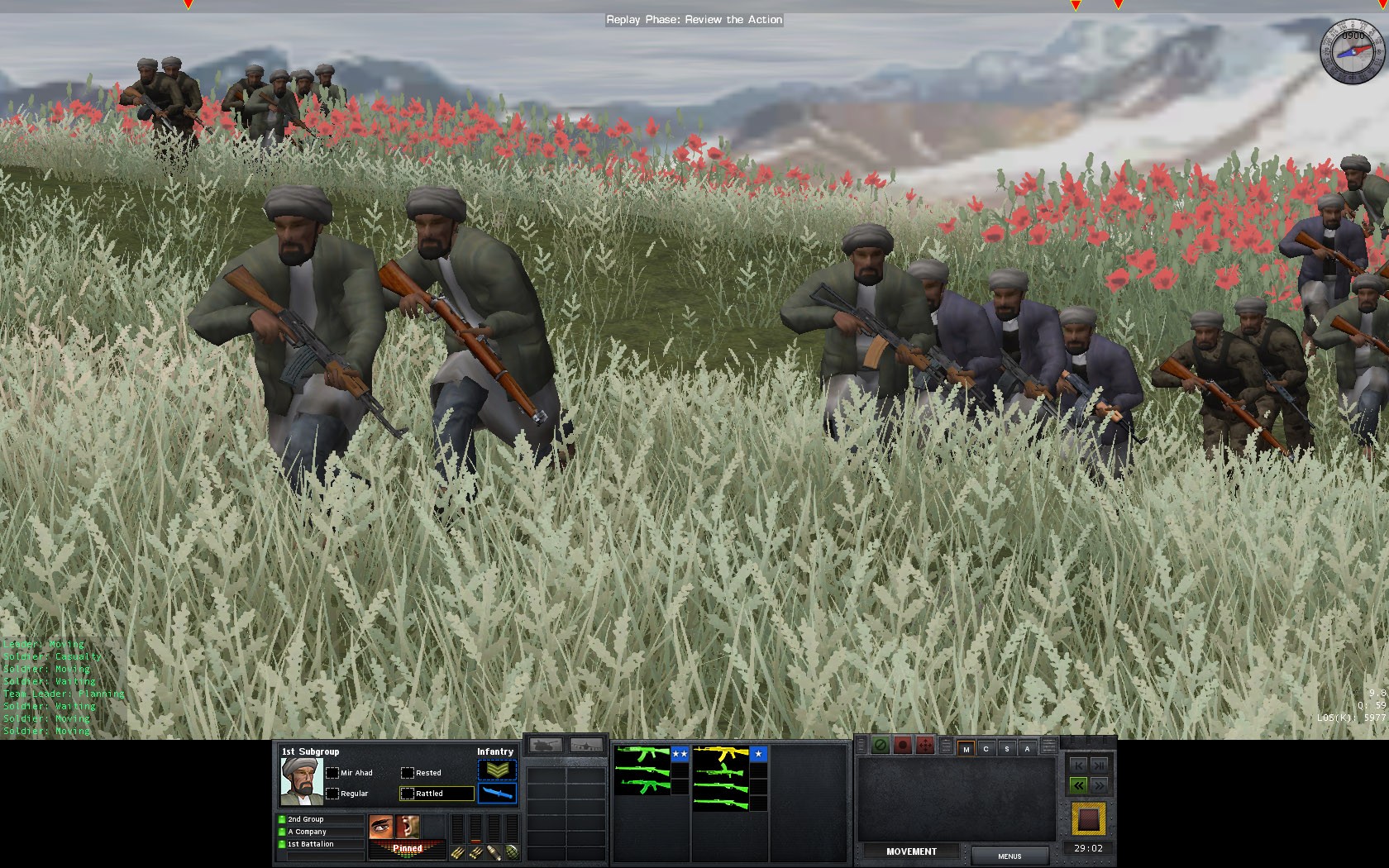This screenshot has width=1389, height=868.
Task: Fast-forward the replay with double-right arrows
Action: coord(1100,785)
